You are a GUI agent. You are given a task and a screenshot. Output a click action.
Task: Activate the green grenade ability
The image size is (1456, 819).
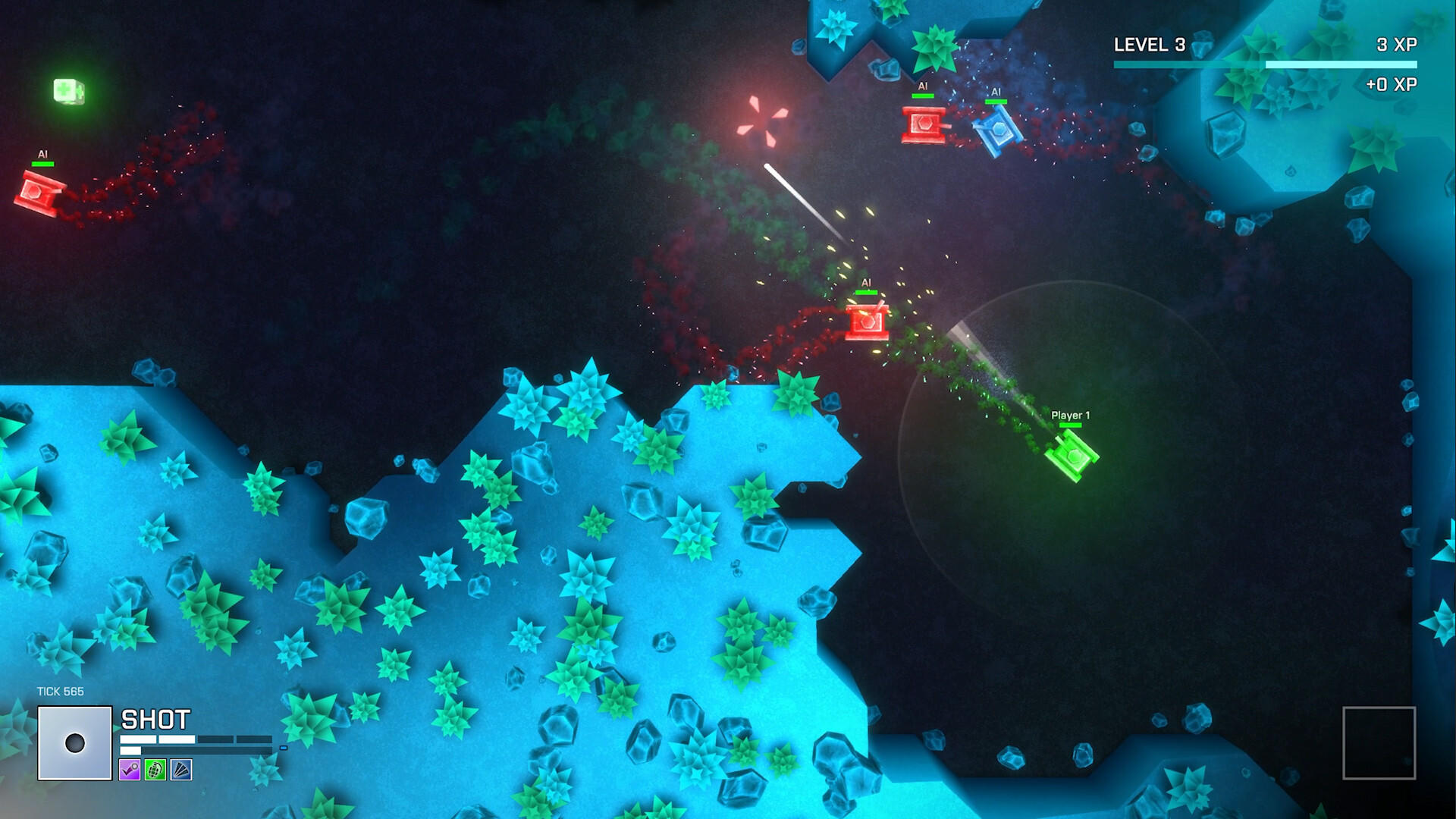tap(155, 770)
